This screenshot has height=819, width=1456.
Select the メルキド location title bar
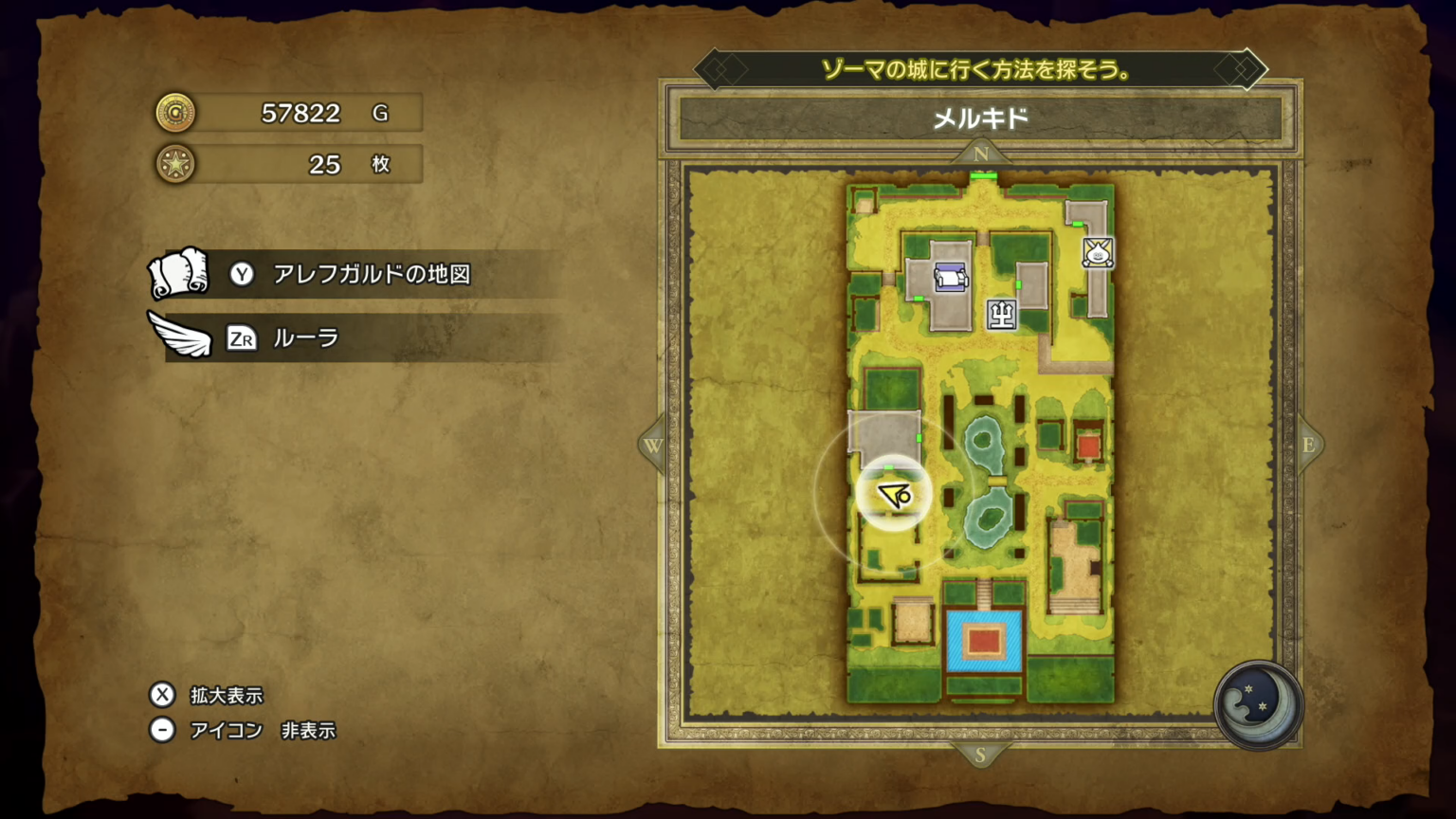980,118
